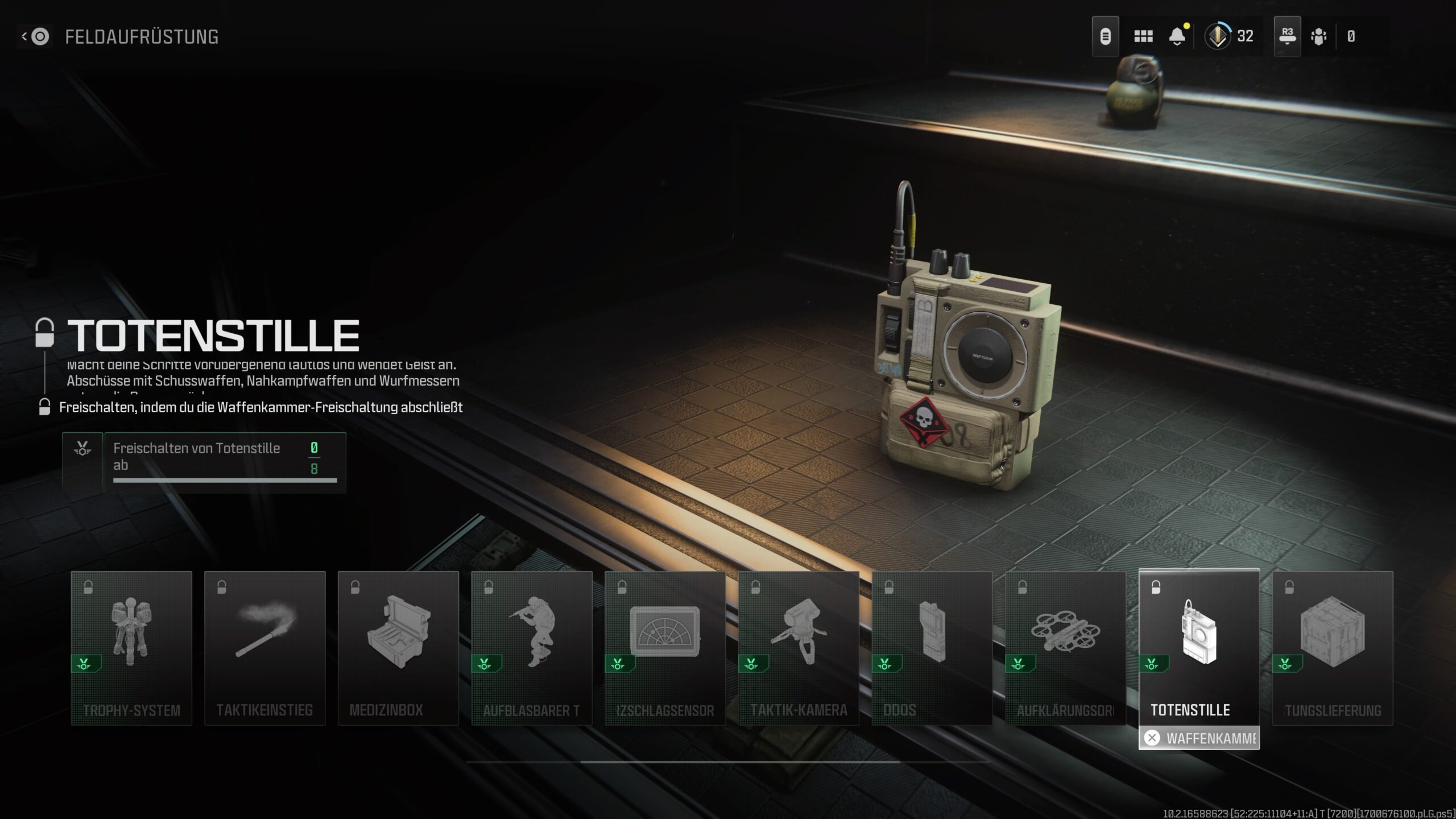Choose the Aufklärungsdrohne drone card
1456x819 pixels.
point(1065,648)
